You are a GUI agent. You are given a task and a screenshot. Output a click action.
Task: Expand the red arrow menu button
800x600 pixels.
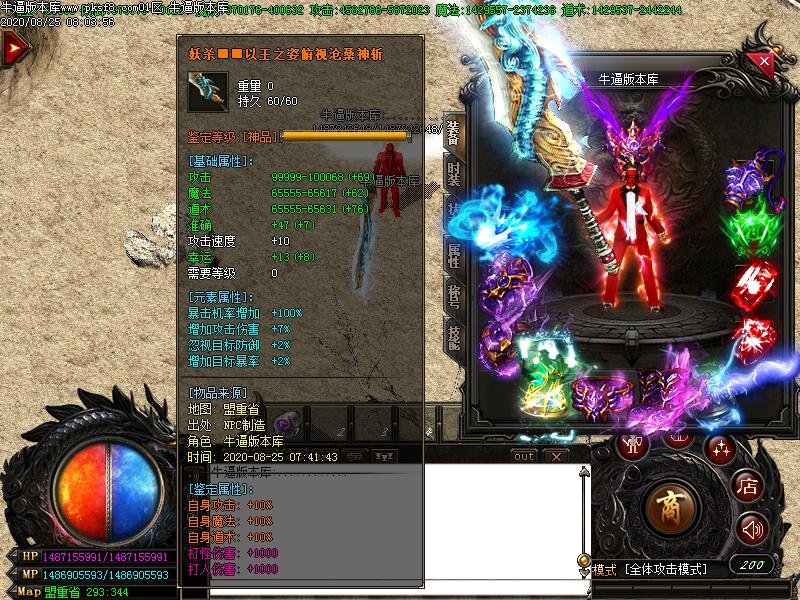click(x=14, y=50)
